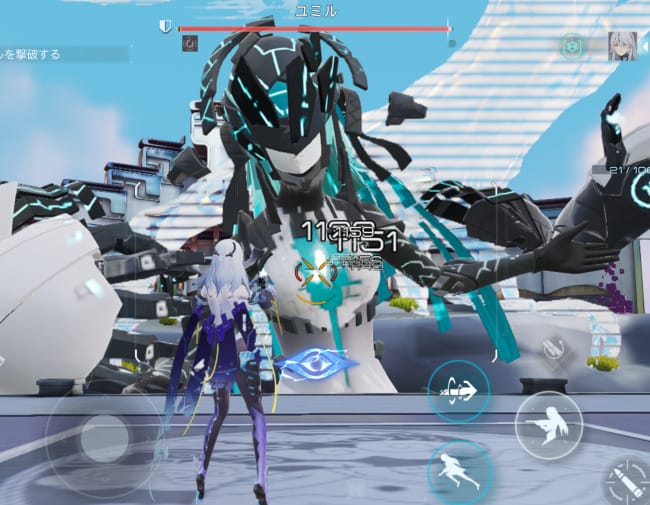Trigger the running figure dodge button
650x505 pixels.
(458, 470)
